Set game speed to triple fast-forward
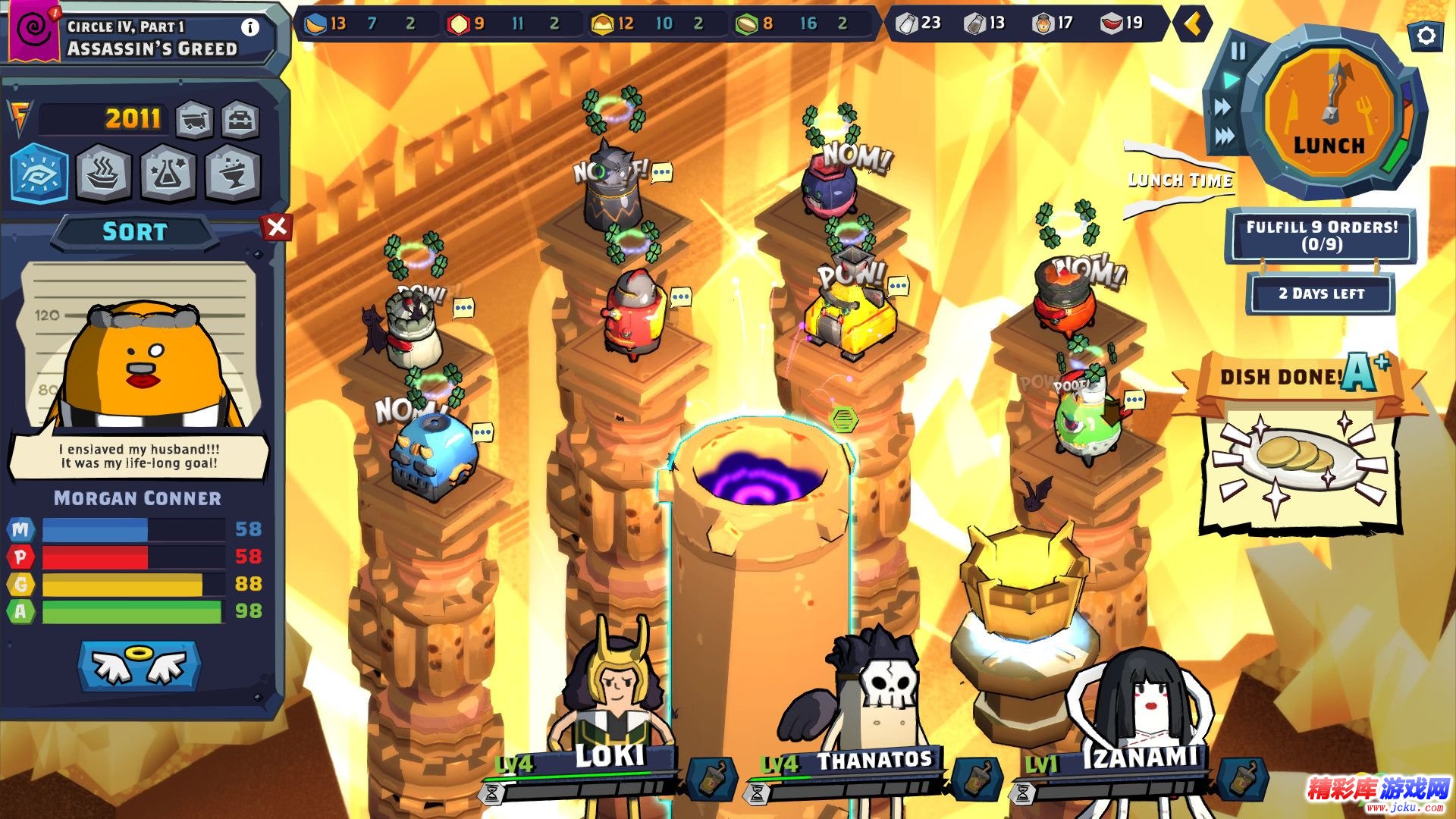This screenshot has width=1456, height=819. pyautogui.click(x=1224, y=136)
